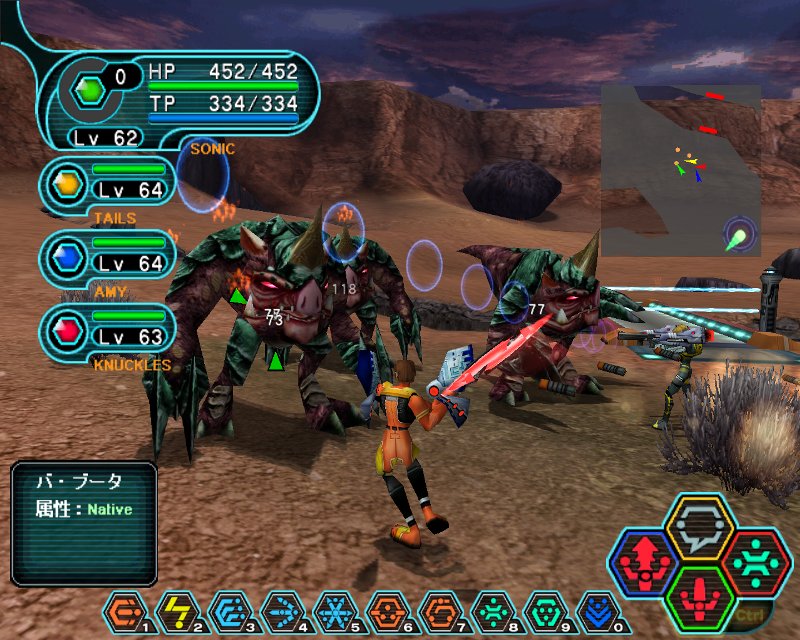Cast the yellow lightning bolt in slot 2
Screen dimensions: 800x640
177,610
